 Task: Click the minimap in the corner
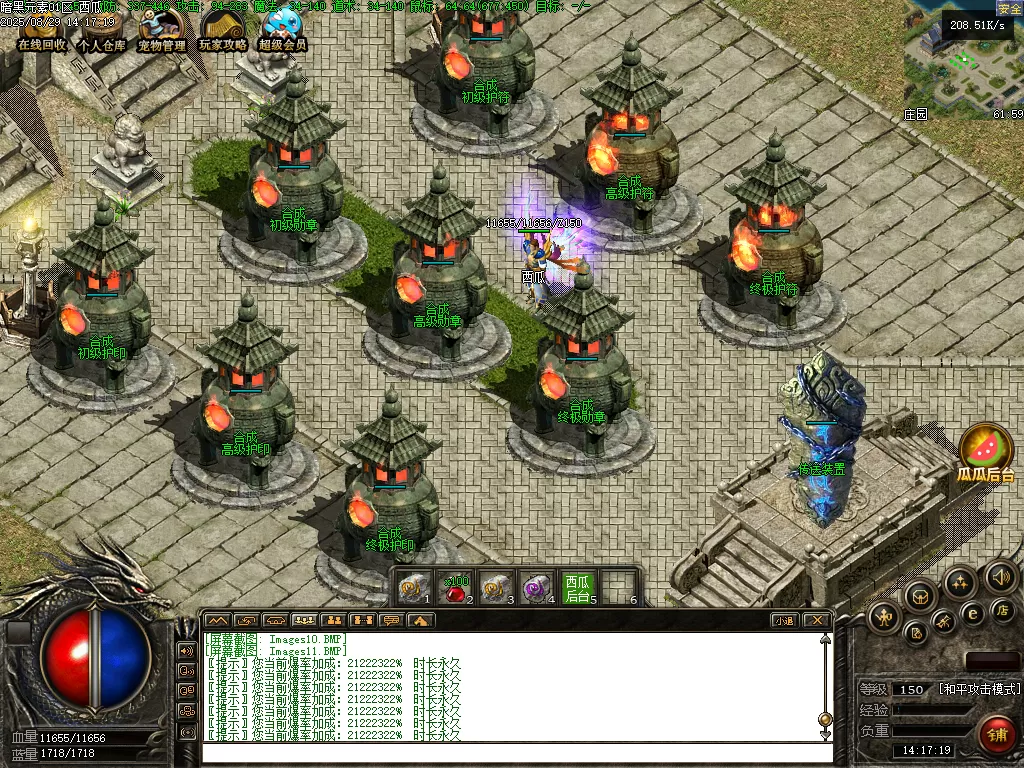pyautogui.click(x=962, y=60)
